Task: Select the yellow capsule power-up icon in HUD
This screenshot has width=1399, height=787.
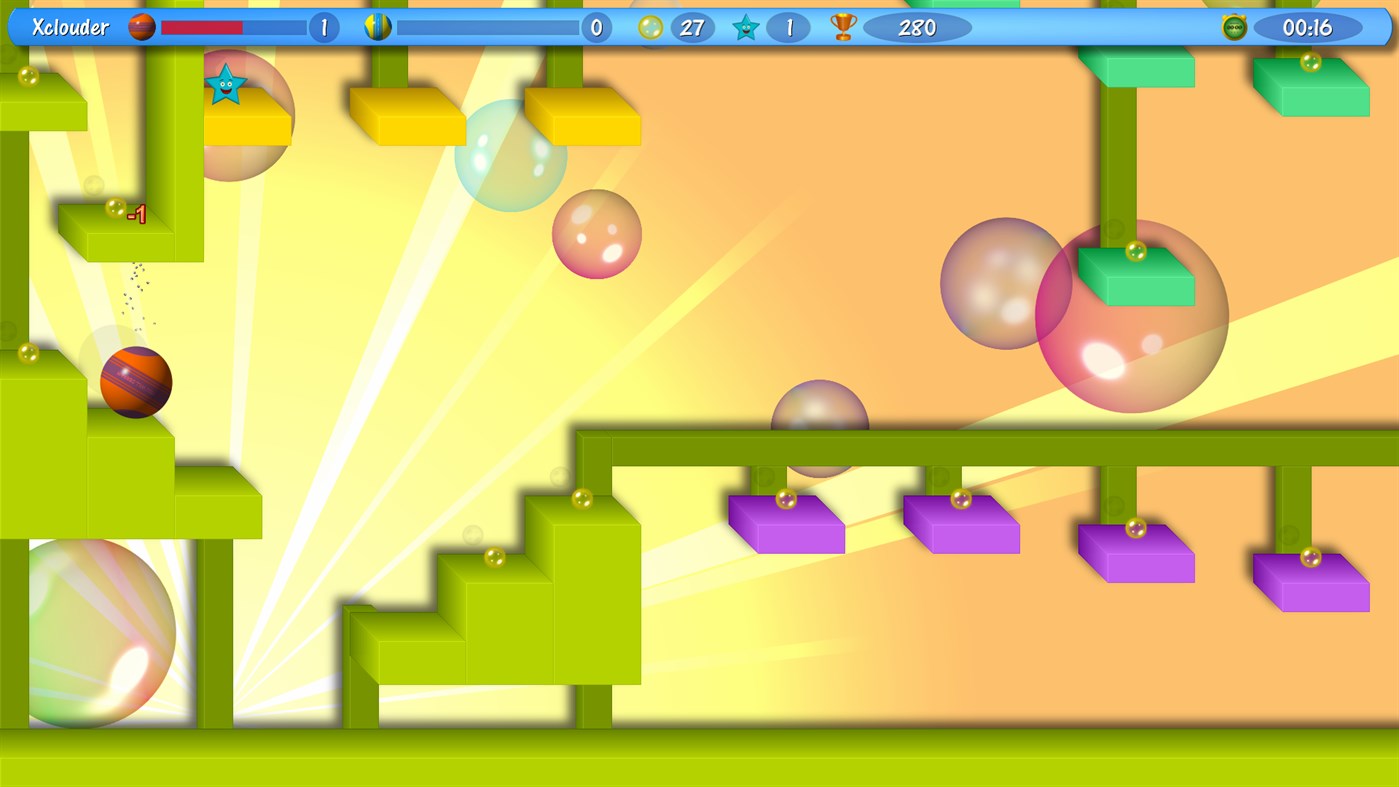Action: [x=377, y=27]
